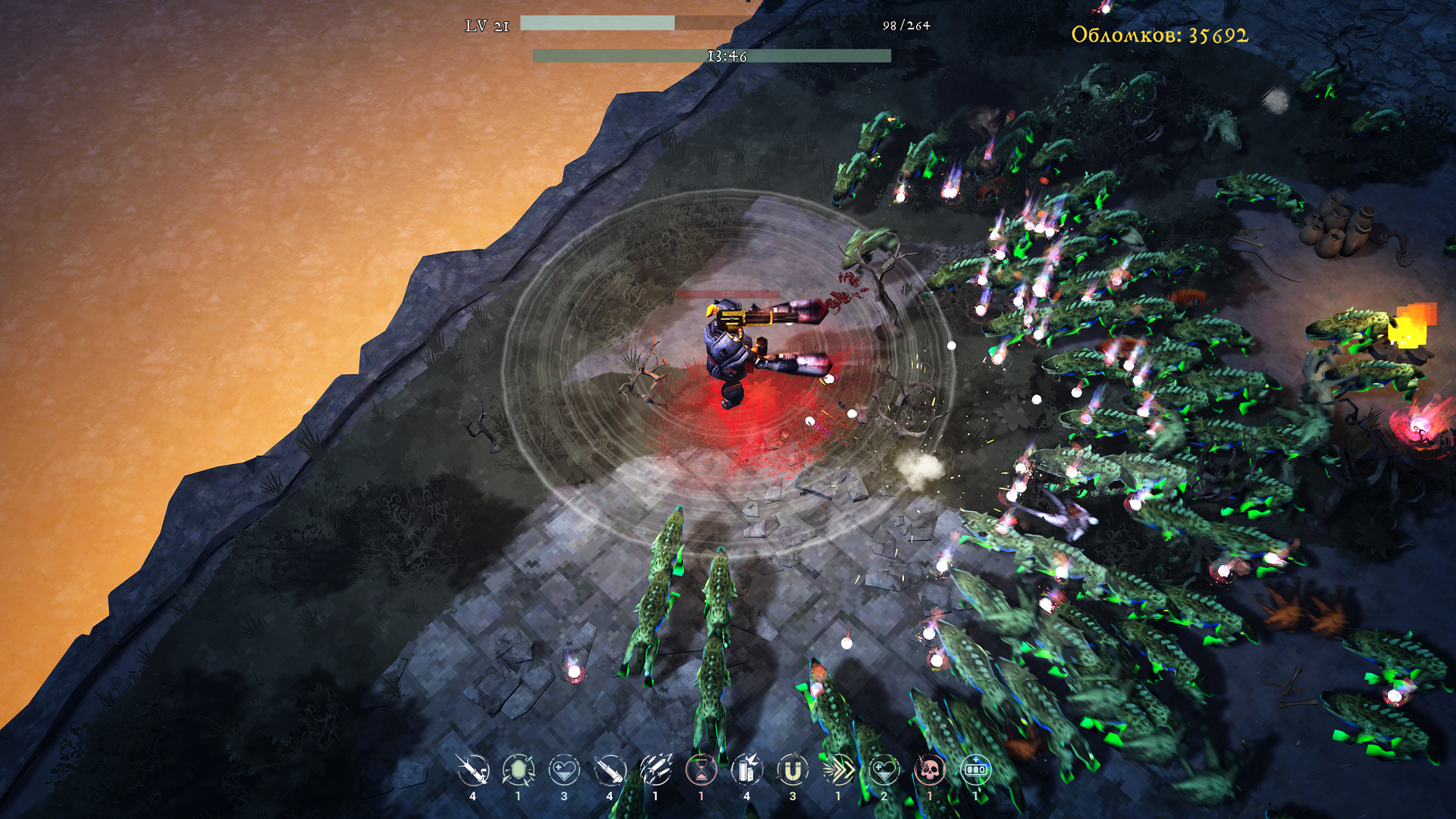The width and height of the screenshot is (1456, 819).
Task: Choose the yellow speed chevrons icon
Action: coord(839,770)
